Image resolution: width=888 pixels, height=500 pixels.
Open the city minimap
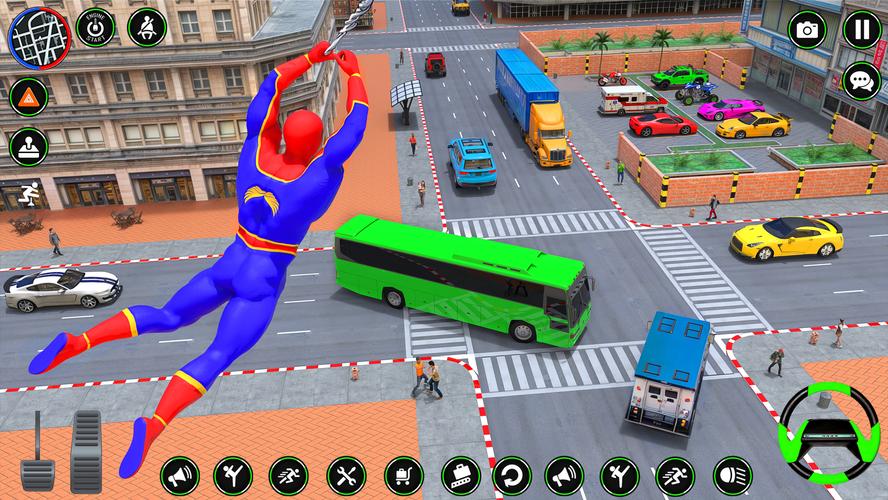pyautogui.click(x=39, y=38)
